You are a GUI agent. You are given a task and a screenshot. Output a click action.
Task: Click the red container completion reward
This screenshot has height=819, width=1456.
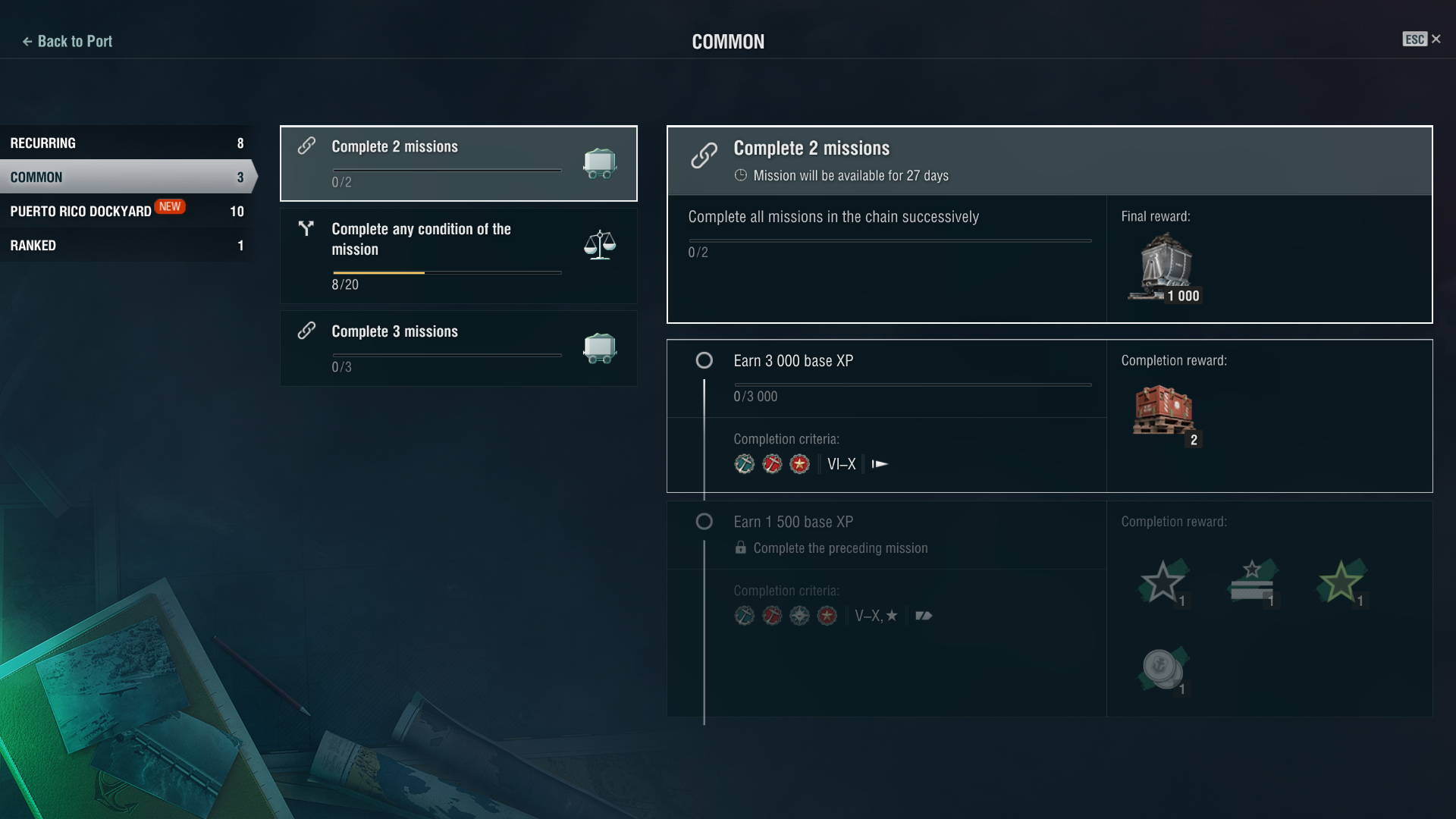coord(1163,412)
